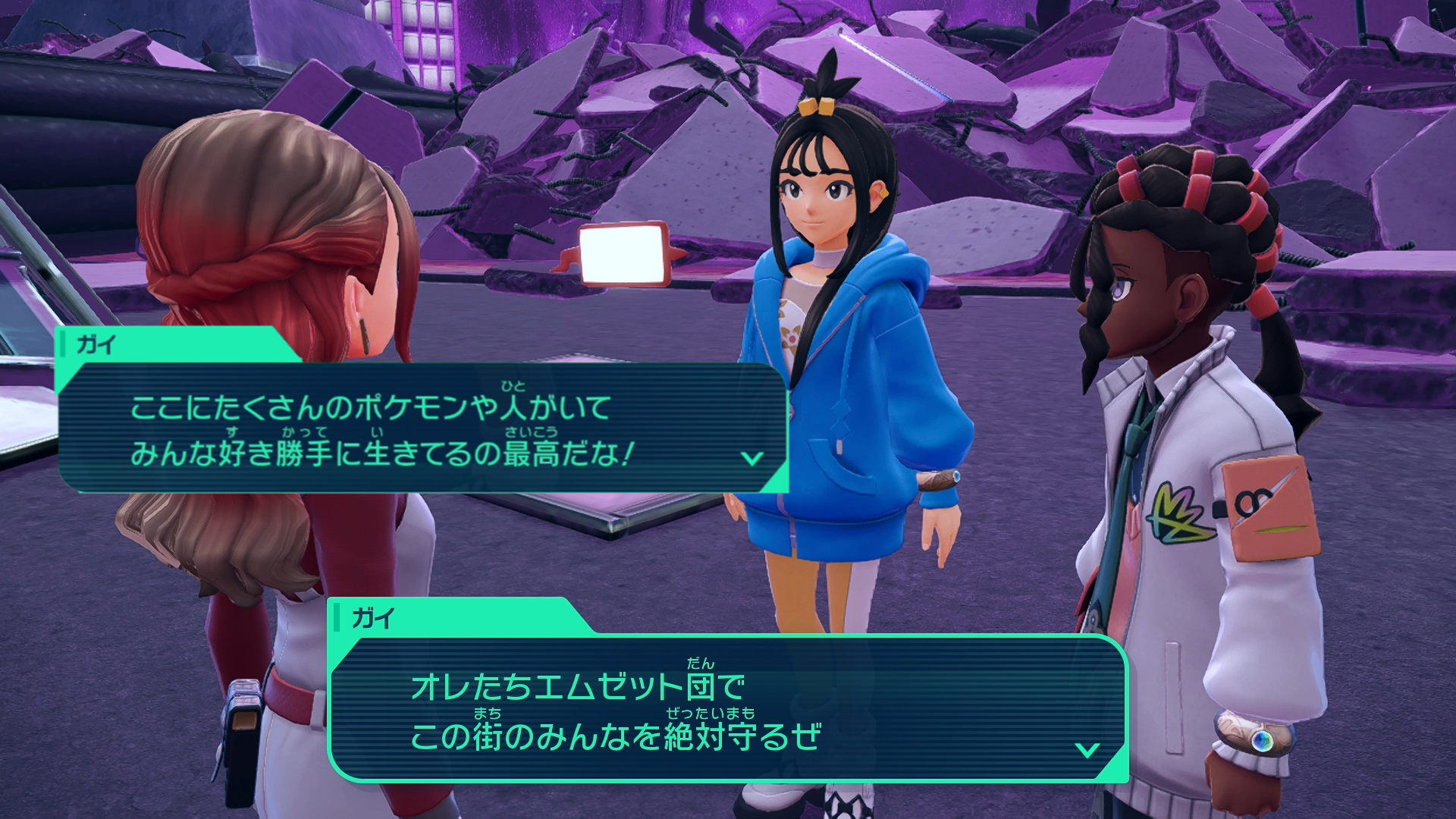The height and width of the screenshot is (819, 1456).
Task: Click the dialogue box reading この街のみんなを絶対守るぜ
Action: point(726,709)
